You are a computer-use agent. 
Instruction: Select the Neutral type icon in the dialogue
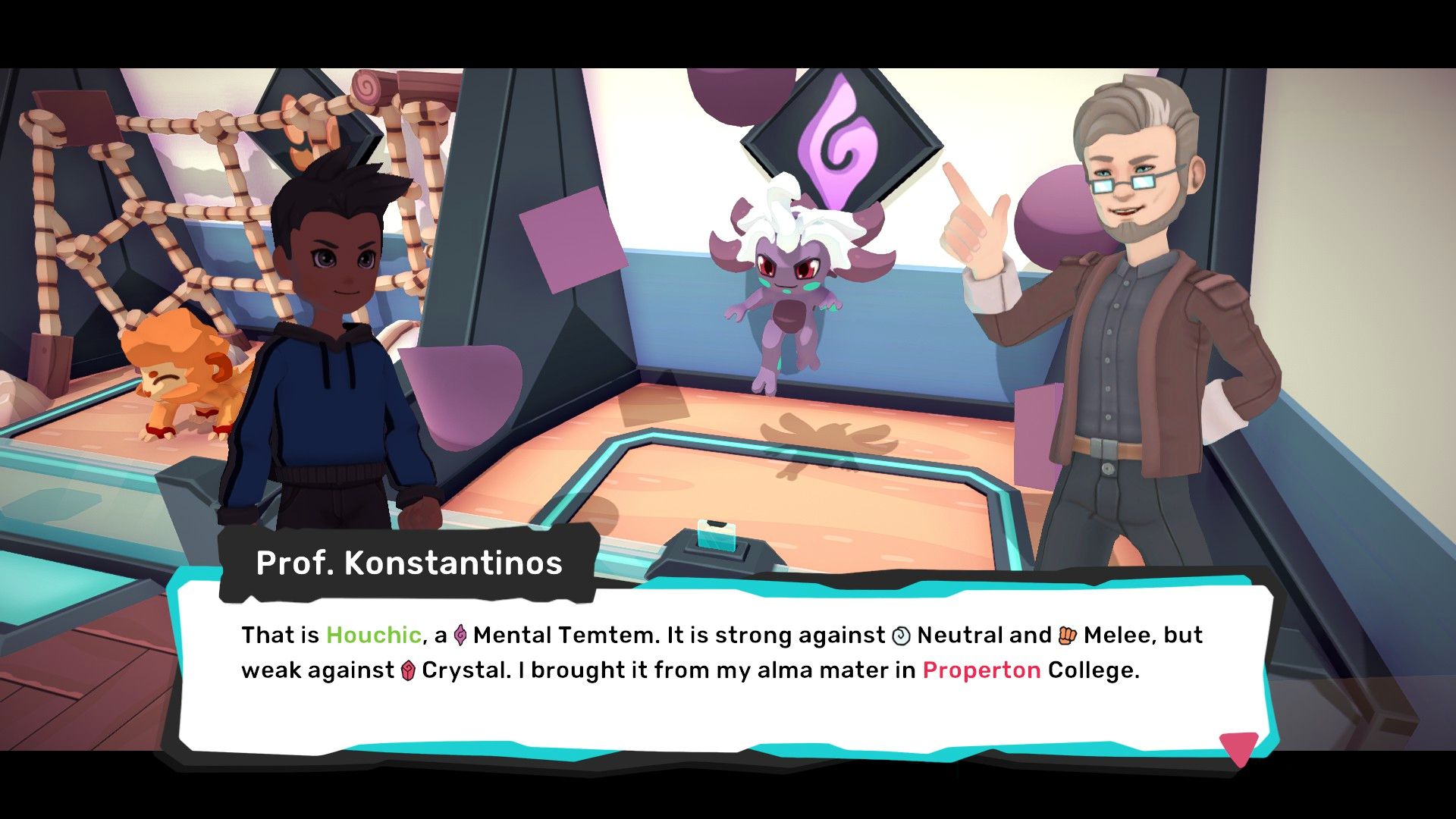click(902, 635)
